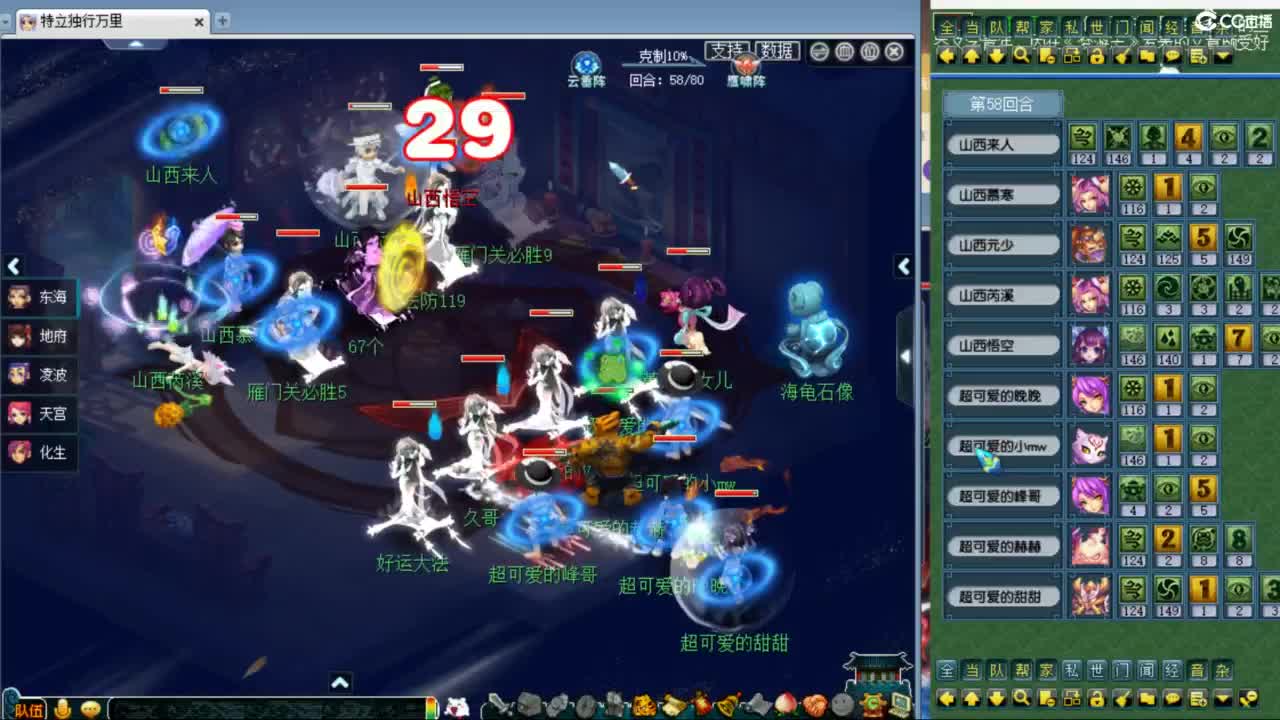Click the sound icon next to 队伍

coord(62,708)
